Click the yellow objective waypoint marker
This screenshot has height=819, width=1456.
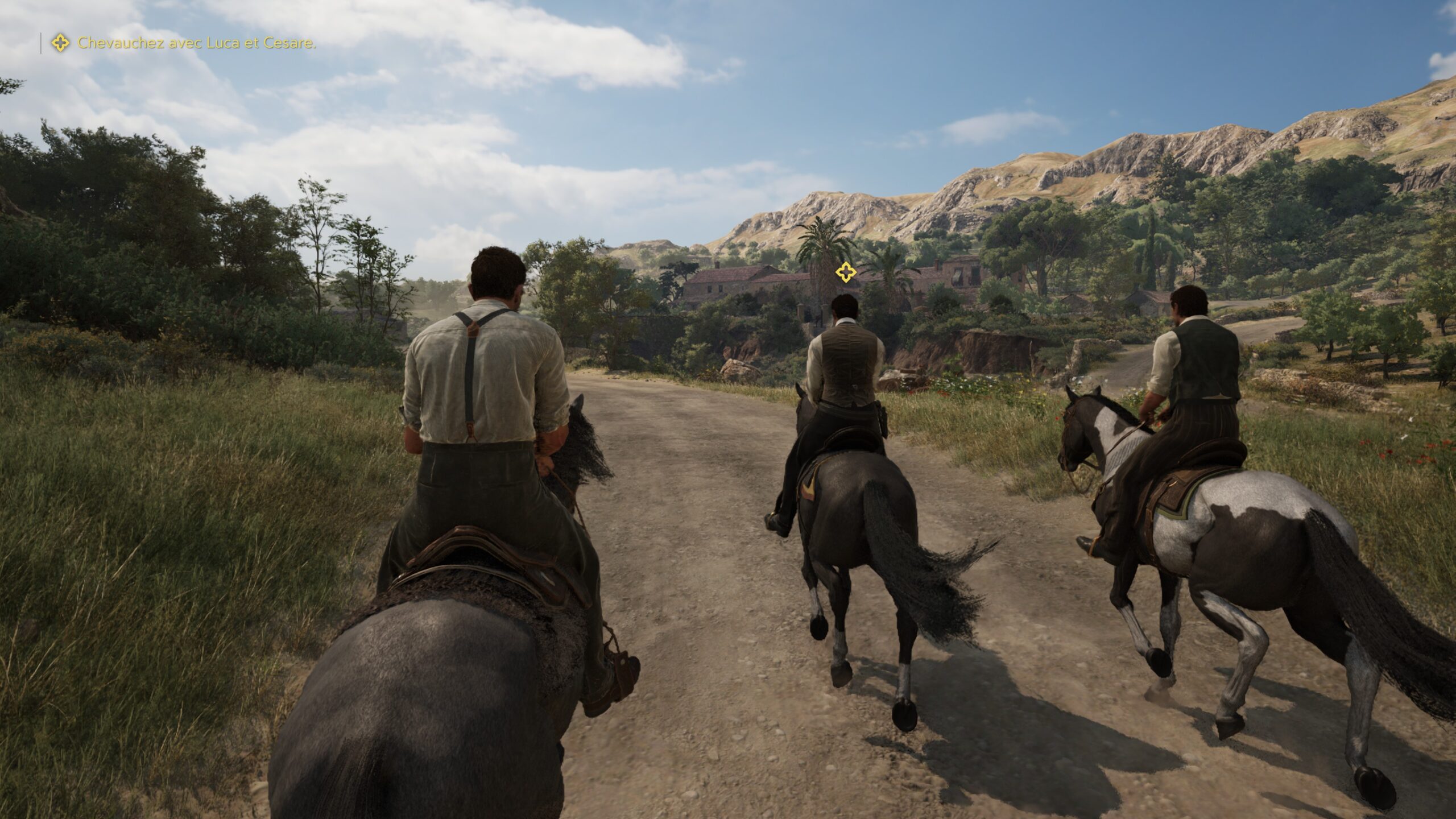coord(846,272)
